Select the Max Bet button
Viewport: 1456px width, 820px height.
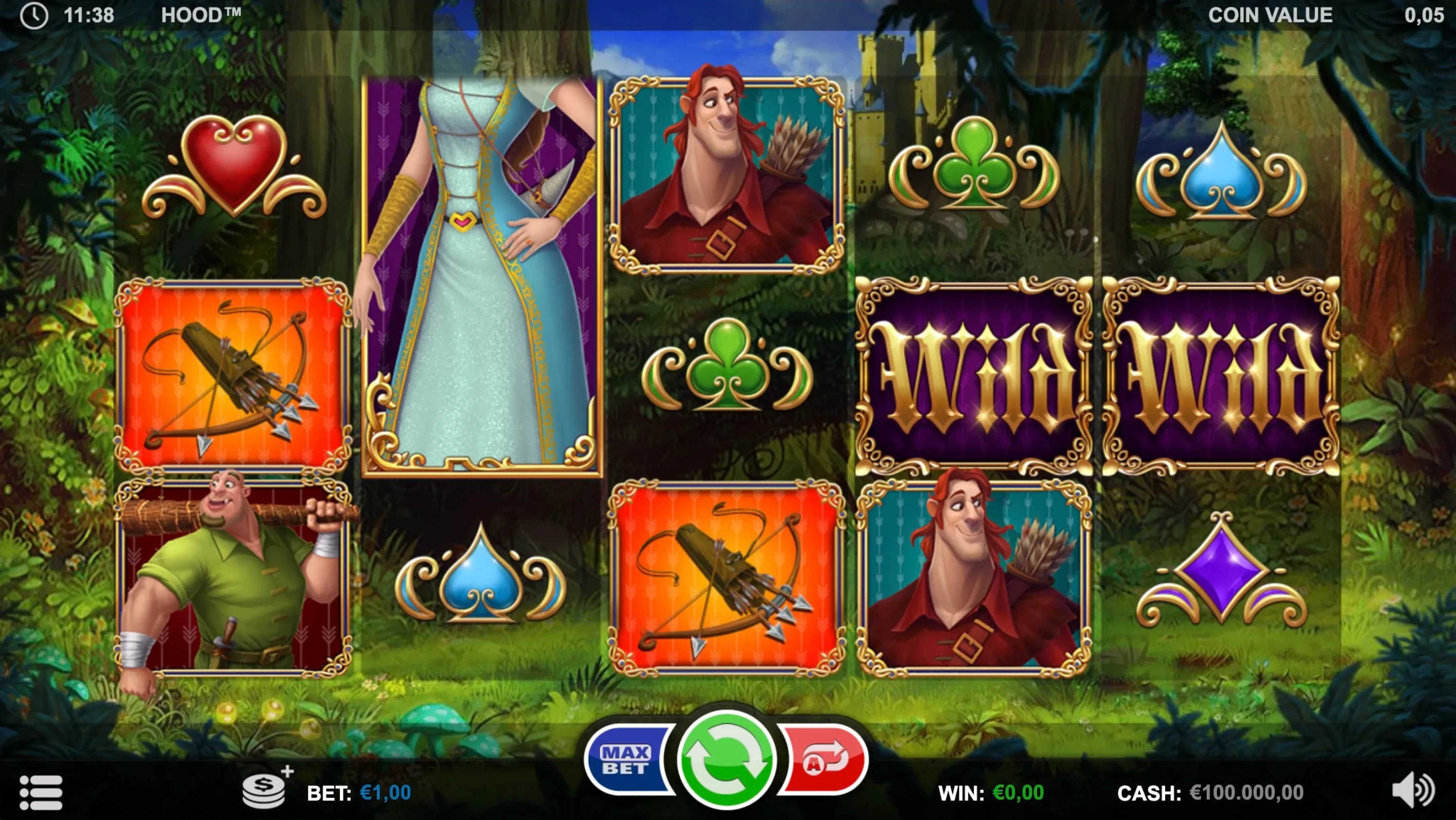pos(627,759)
